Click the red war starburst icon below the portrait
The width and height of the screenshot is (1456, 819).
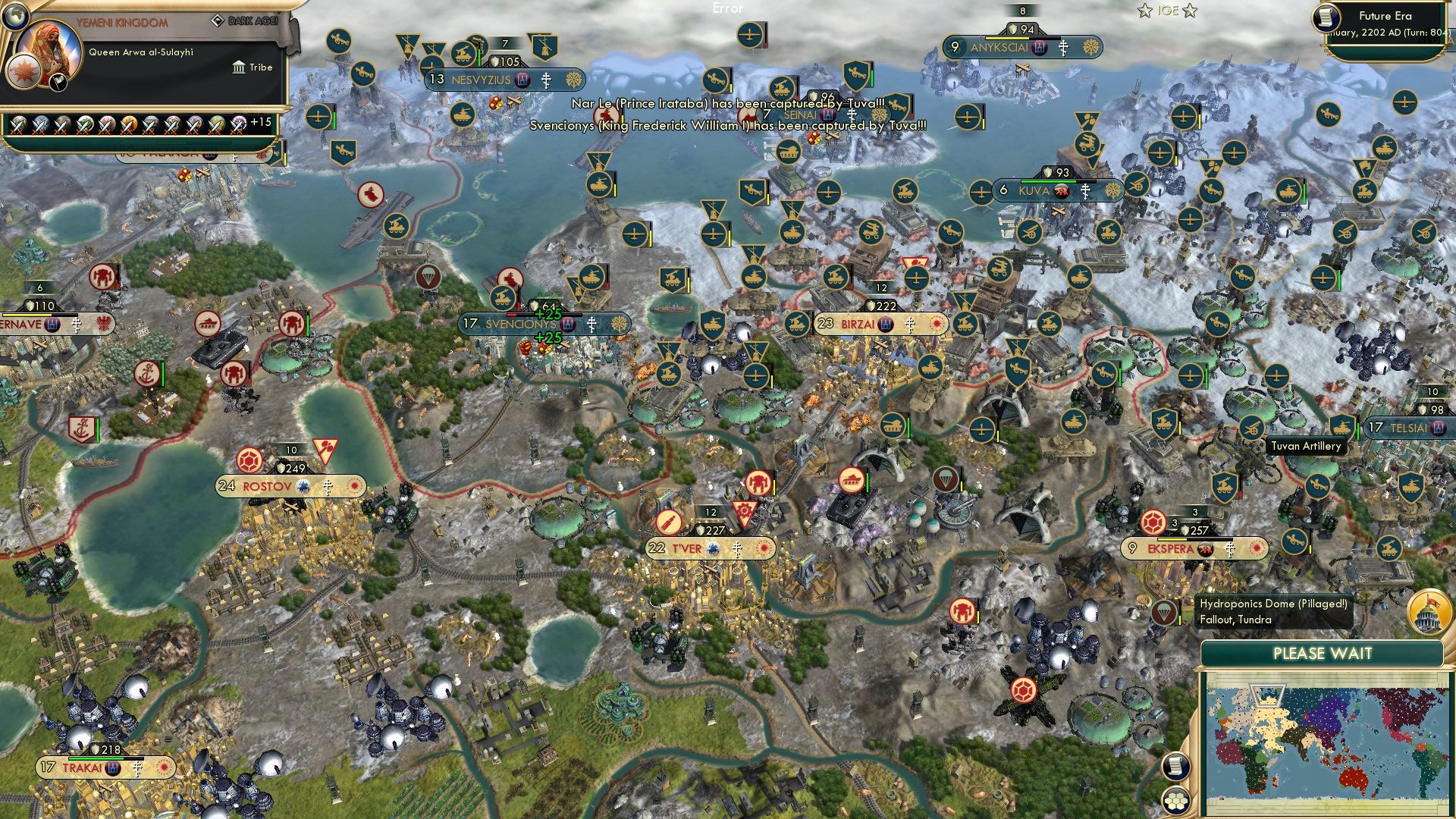(x=23, y=72)
